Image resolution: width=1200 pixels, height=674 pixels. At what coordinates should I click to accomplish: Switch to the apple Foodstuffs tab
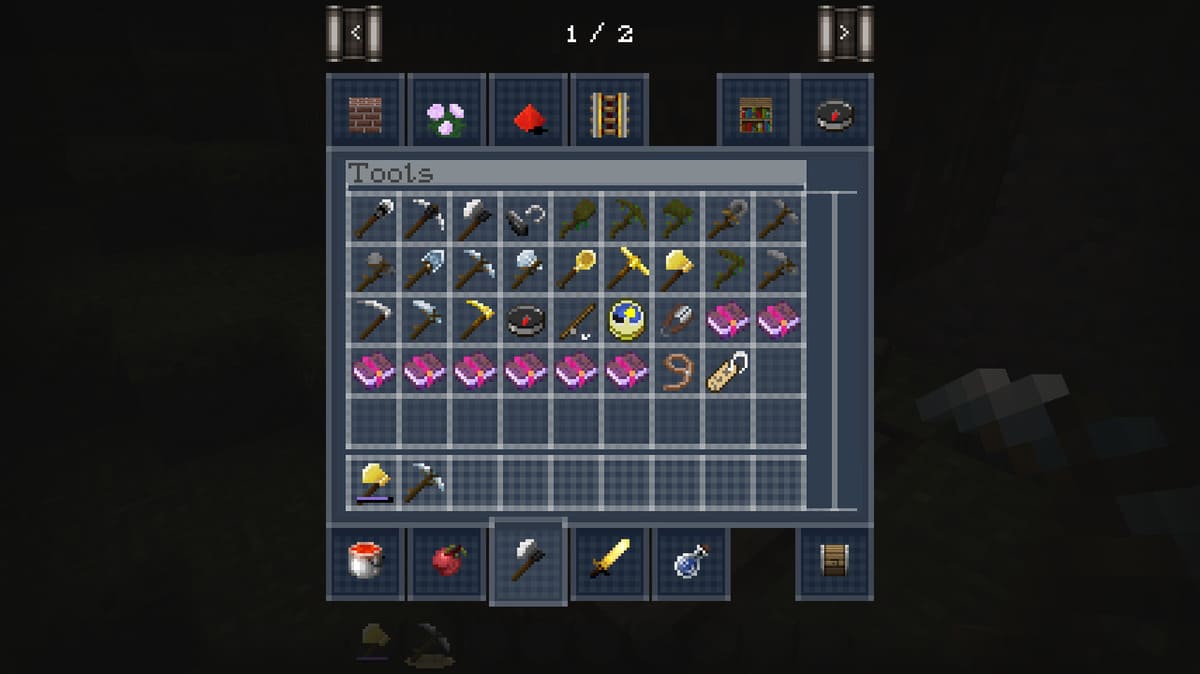[x=446, y=561]
